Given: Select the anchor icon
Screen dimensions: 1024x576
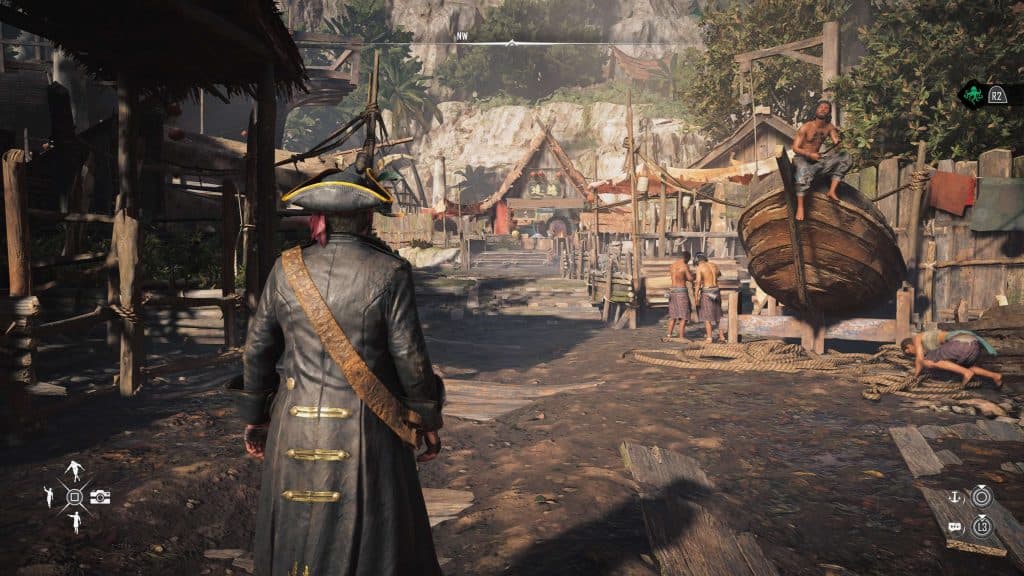Looking at the screenshot, I should point(954,496).
